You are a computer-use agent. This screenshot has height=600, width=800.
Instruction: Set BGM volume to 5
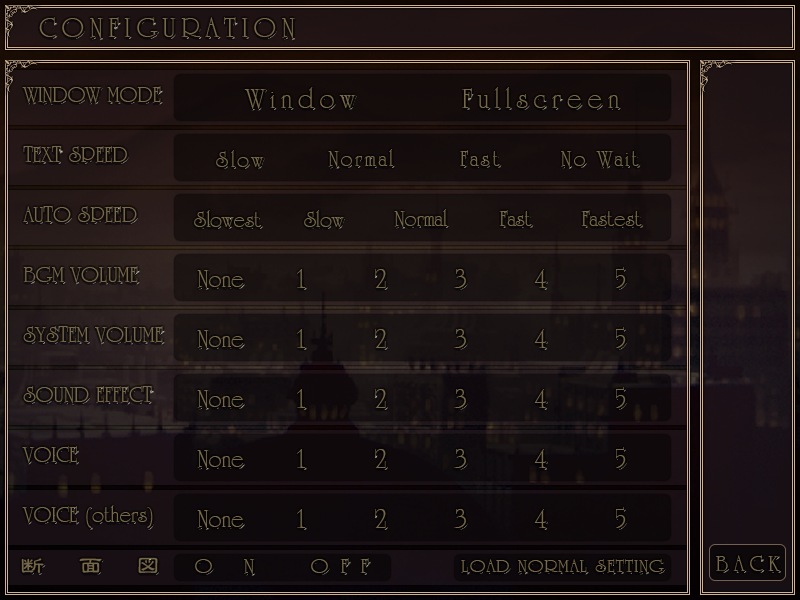pos(620,280)
